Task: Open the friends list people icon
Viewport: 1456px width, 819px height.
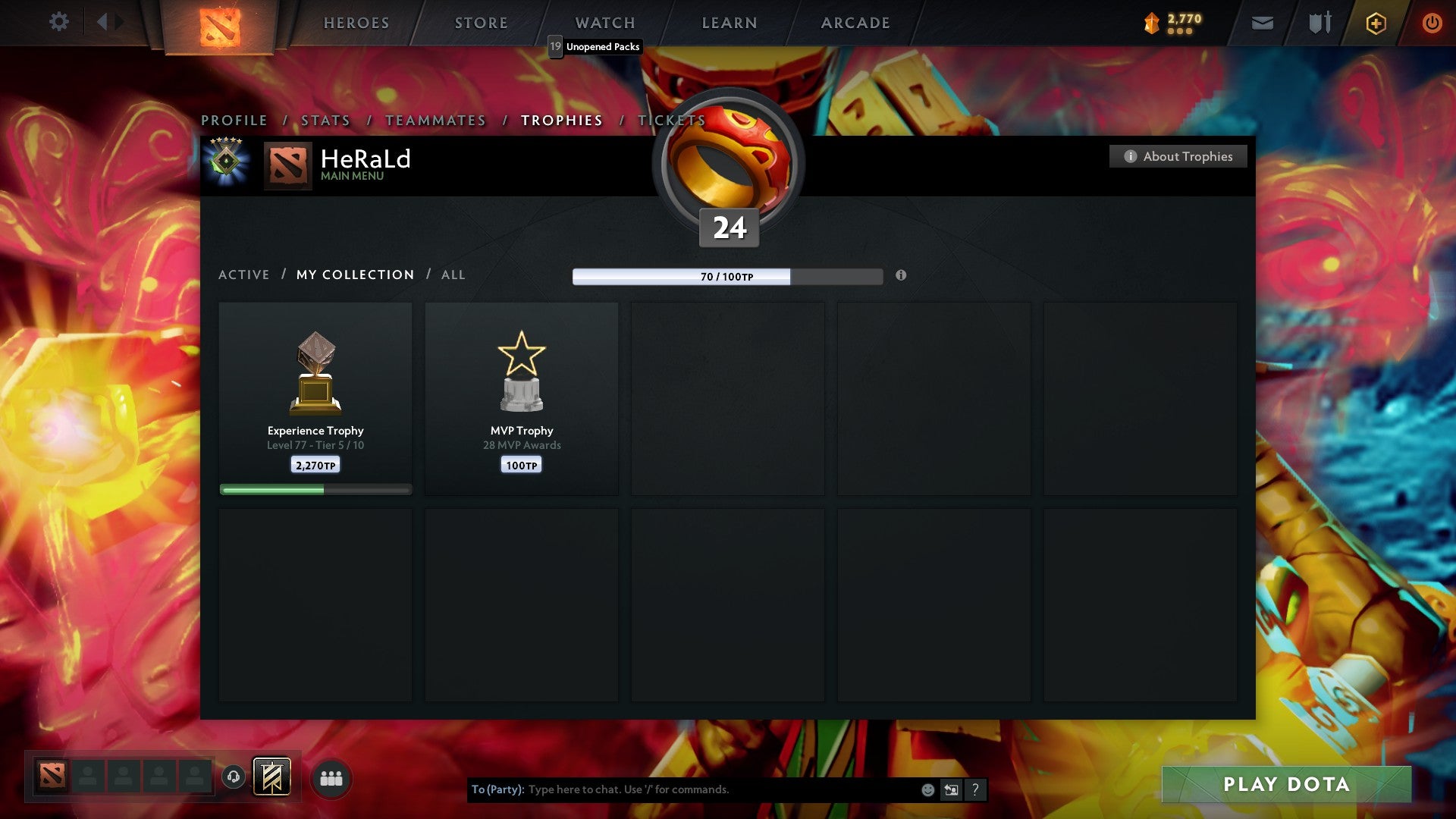Action: [331, 777]
